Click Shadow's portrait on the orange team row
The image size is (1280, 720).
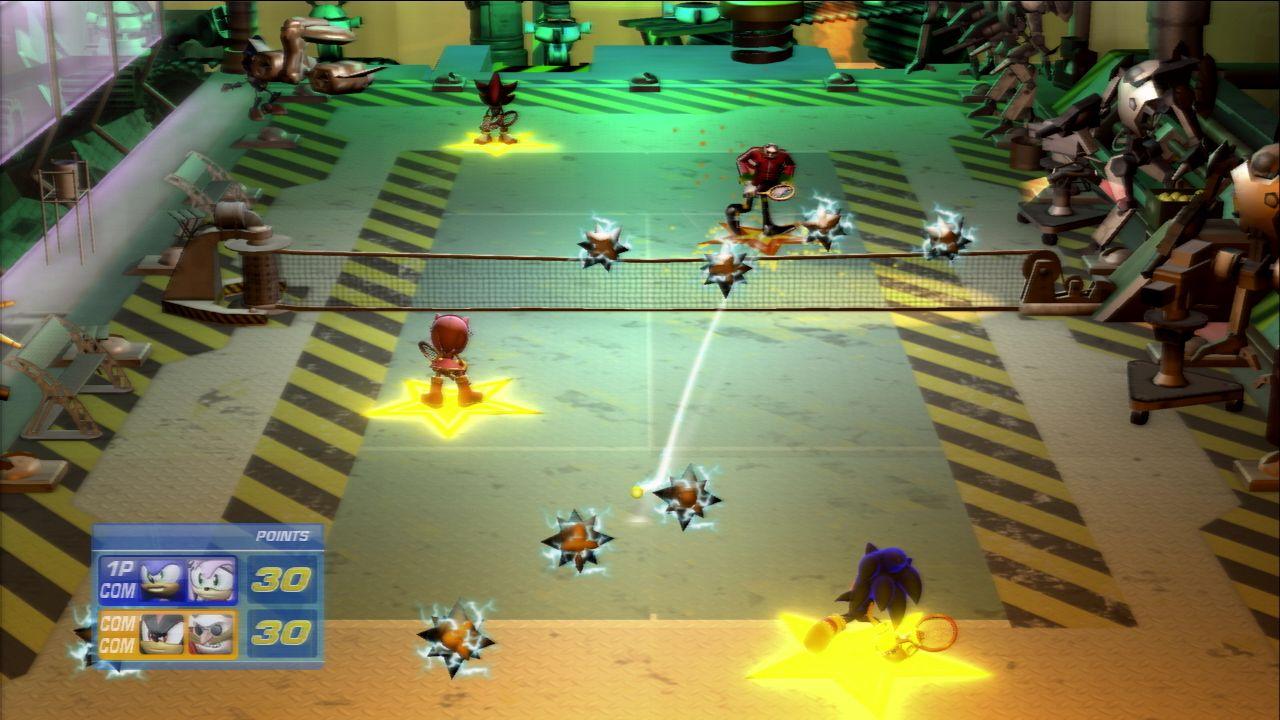(163, 633)
